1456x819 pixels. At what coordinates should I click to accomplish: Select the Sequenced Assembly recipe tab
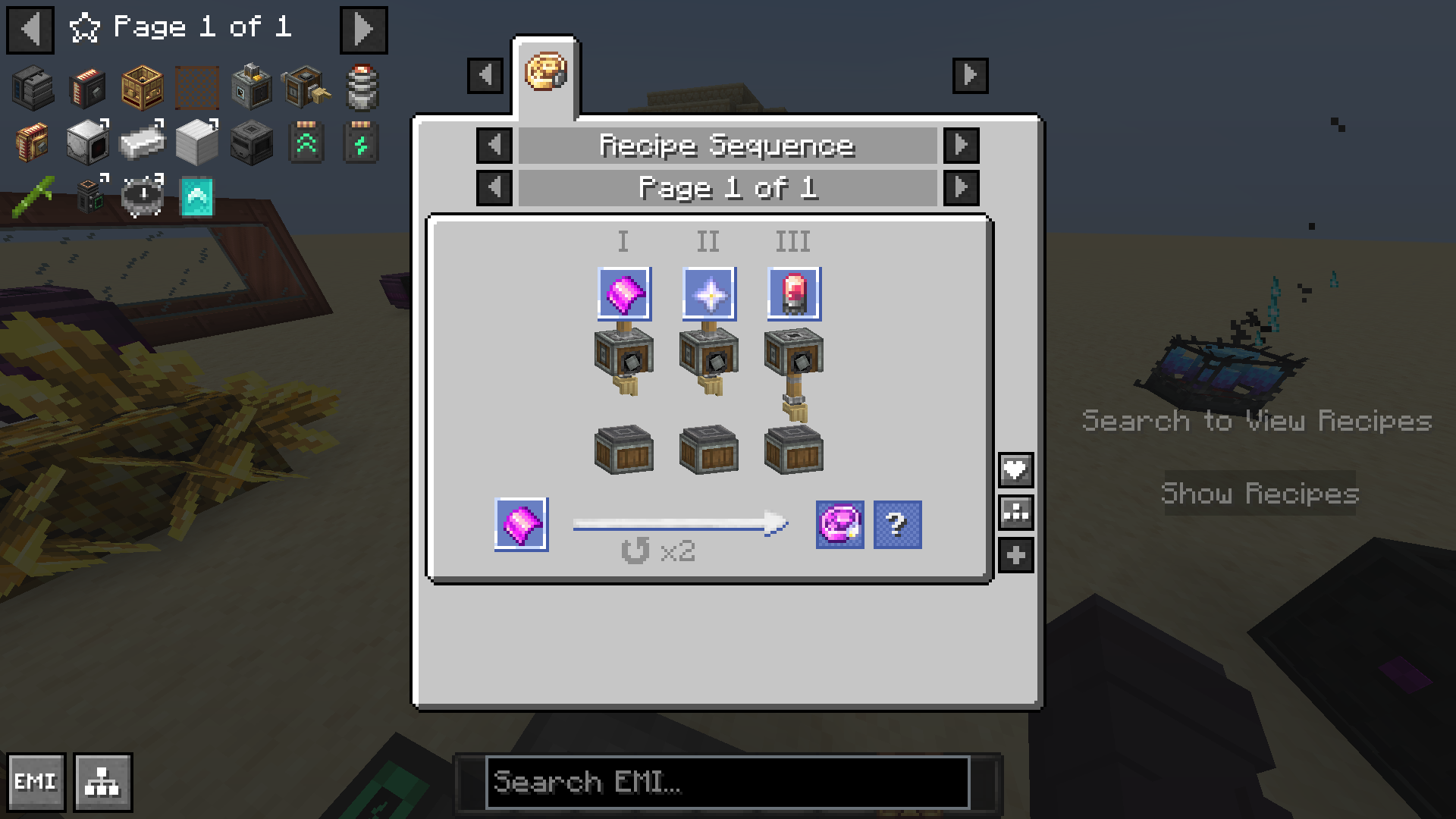point(546,74)
